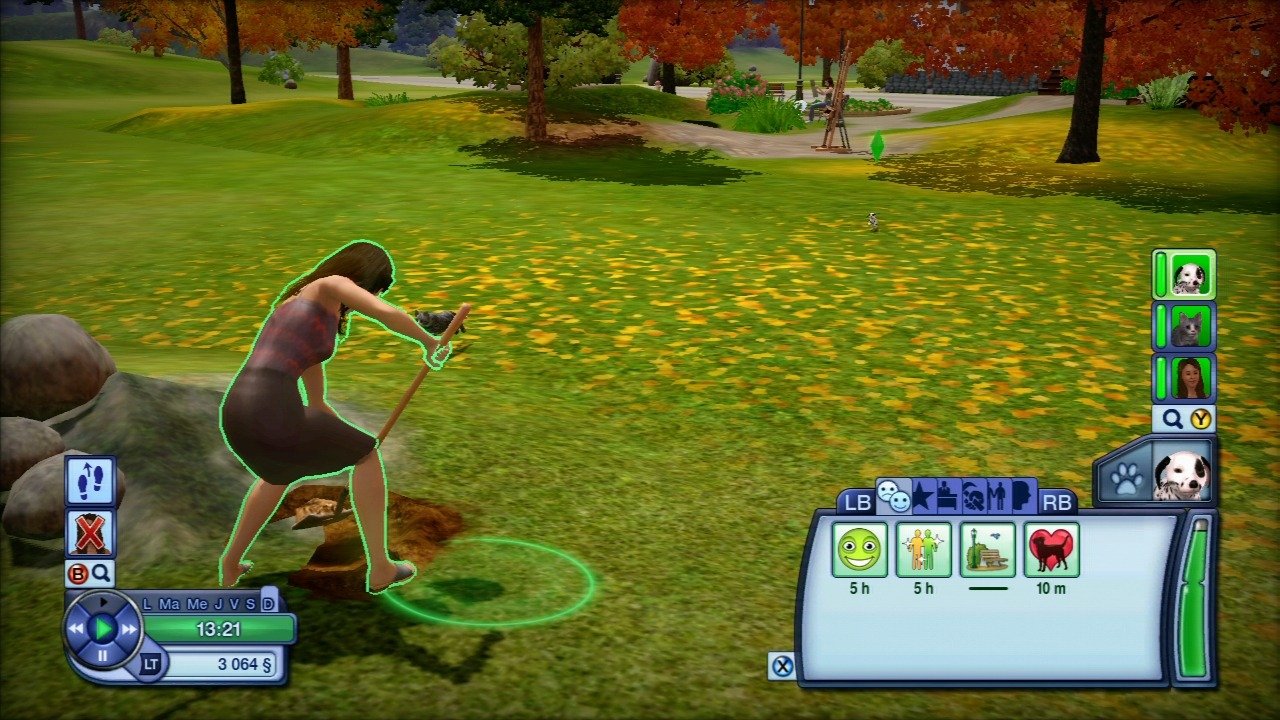The width and height of the screenshot is (1280, 720).
Task: Open the paw print pet panel
Action: point(1126,477)
